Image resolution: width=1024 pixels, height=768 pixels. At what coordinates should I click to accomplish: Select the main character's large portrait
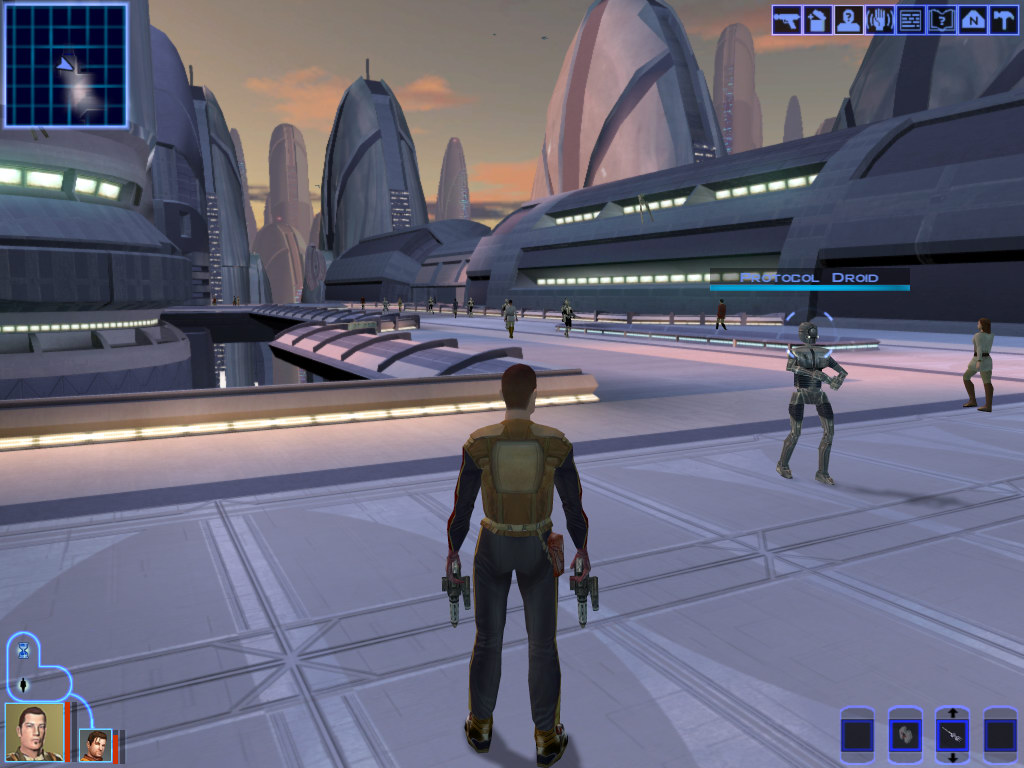(34, 732)
